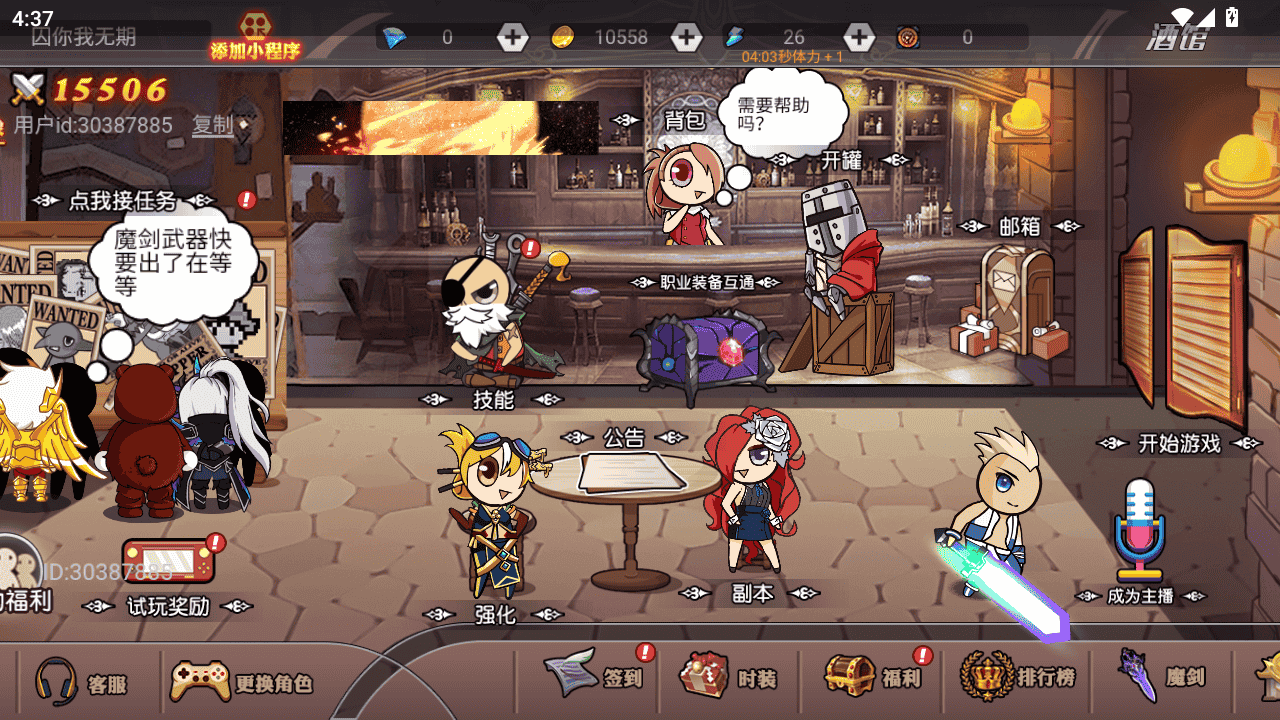Enter the 副本 dungeon menu
1280x720 pixels.
752,593
